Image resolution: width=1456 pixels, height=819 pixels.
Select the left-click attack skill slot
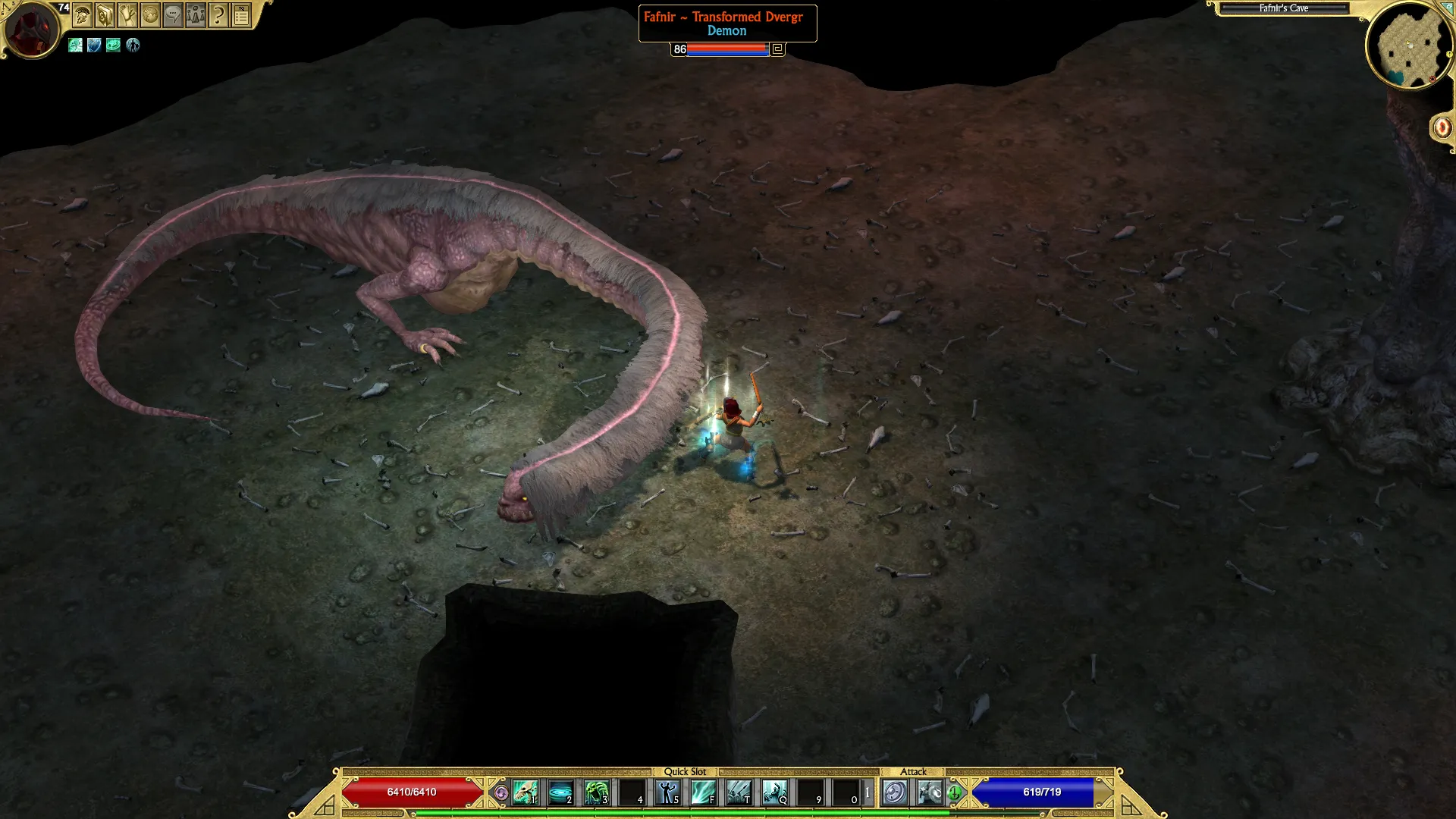(895, 792)
